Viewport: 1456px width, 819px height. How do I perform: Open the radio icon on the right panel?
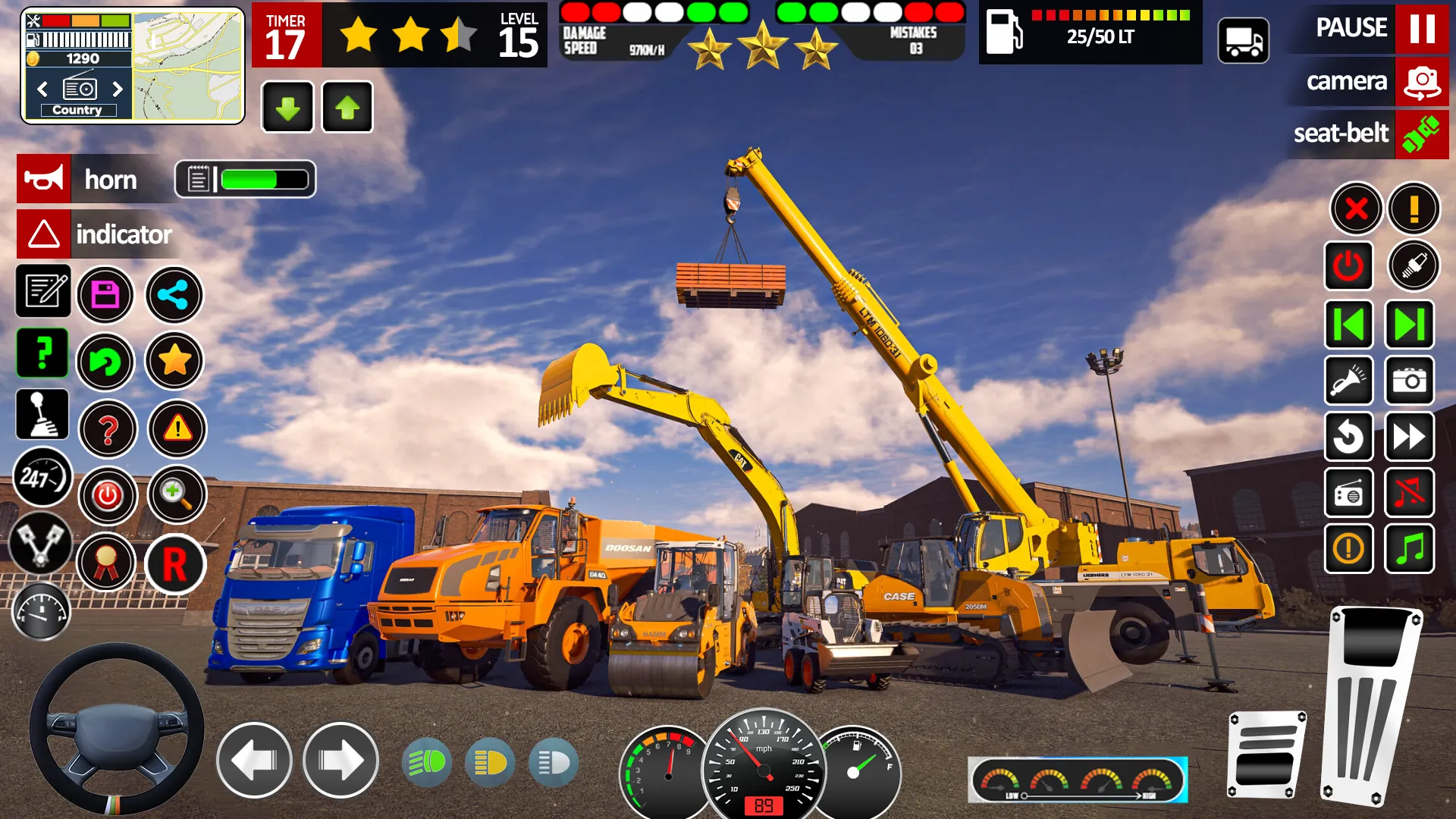[1350, 494]
